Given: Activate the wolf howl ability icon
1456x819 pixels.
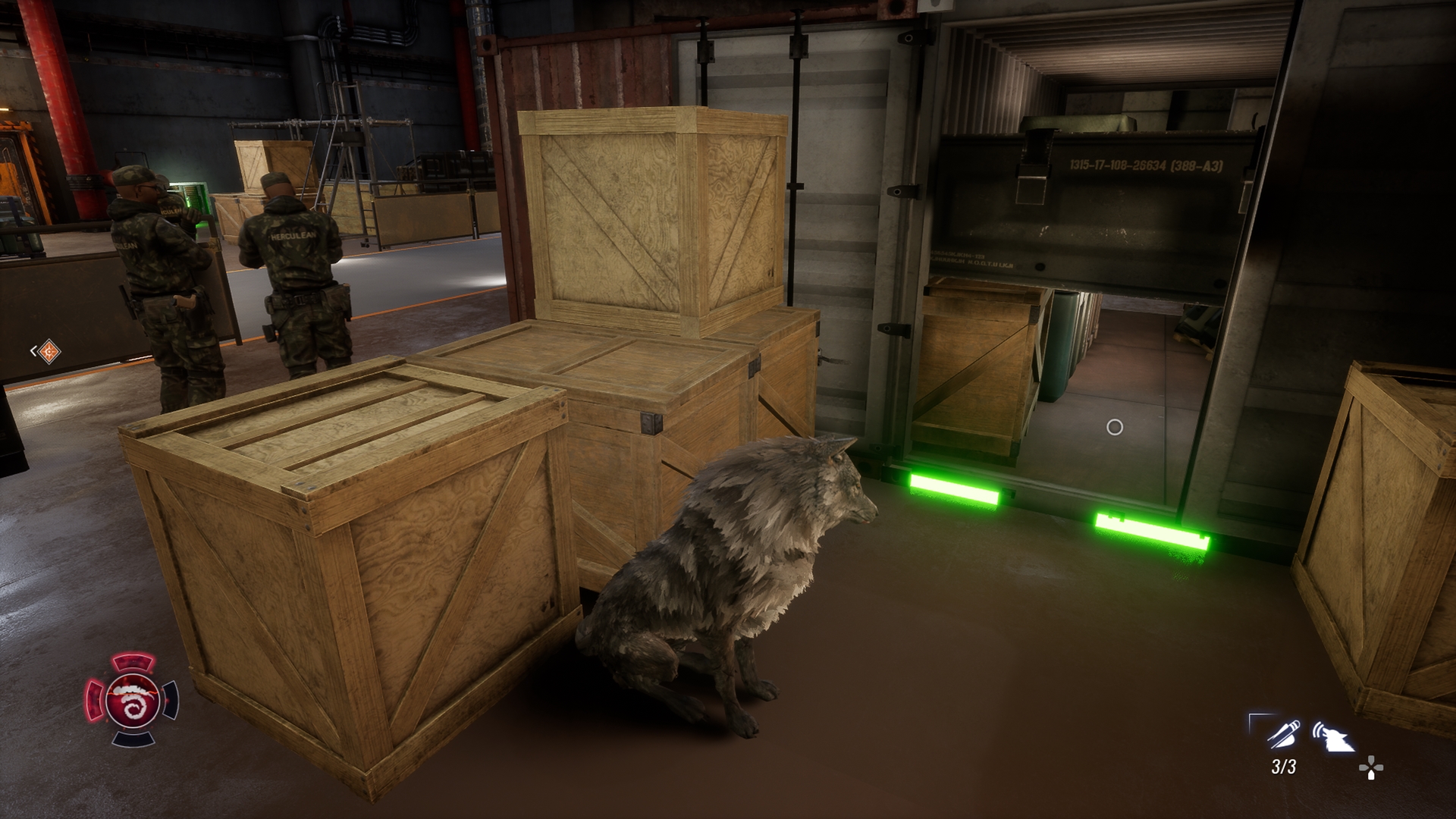Looking at the screenshot, I should pyautogui.click(x=1333, y=736).
